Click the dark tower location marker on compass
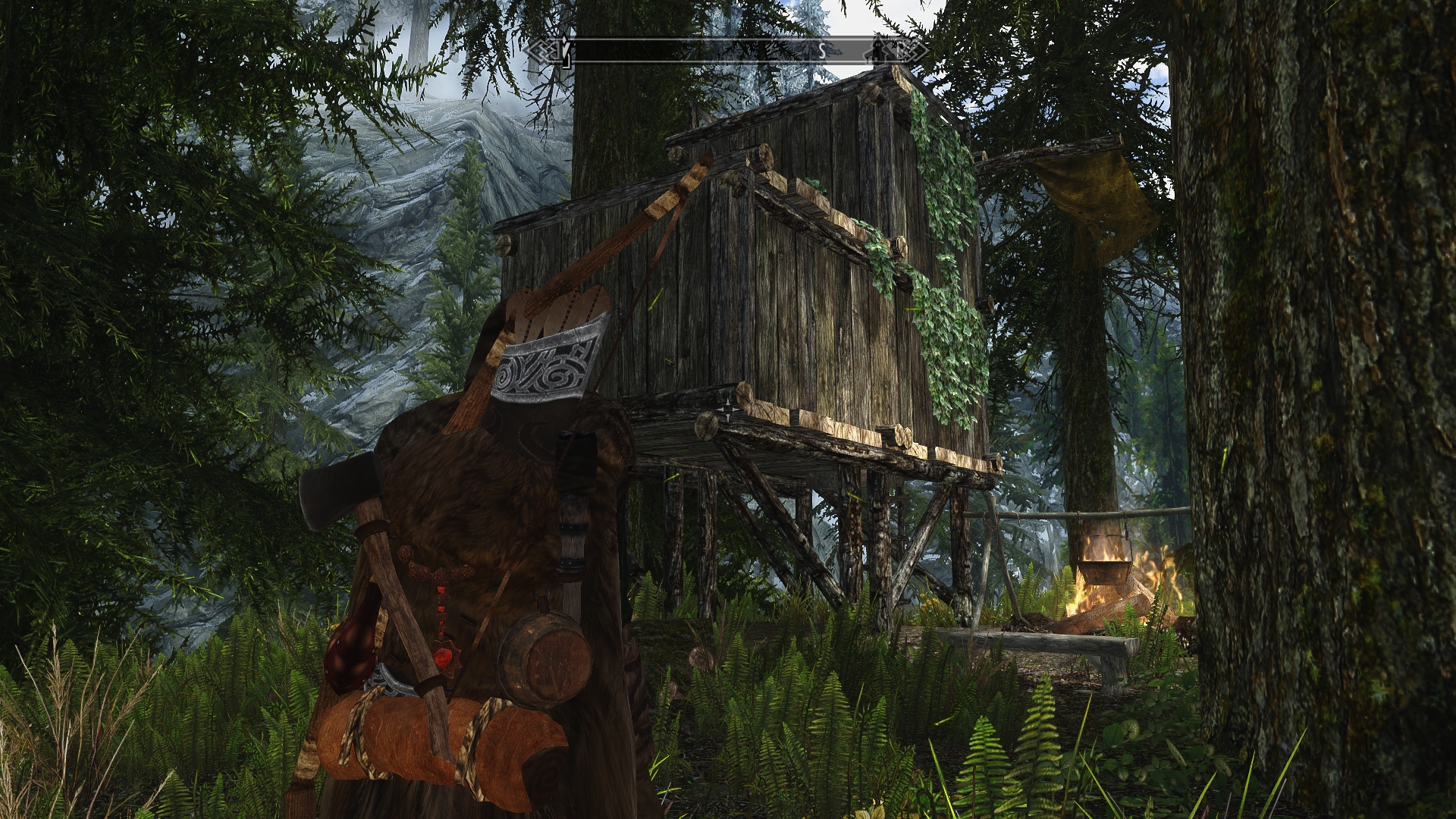 880,50
